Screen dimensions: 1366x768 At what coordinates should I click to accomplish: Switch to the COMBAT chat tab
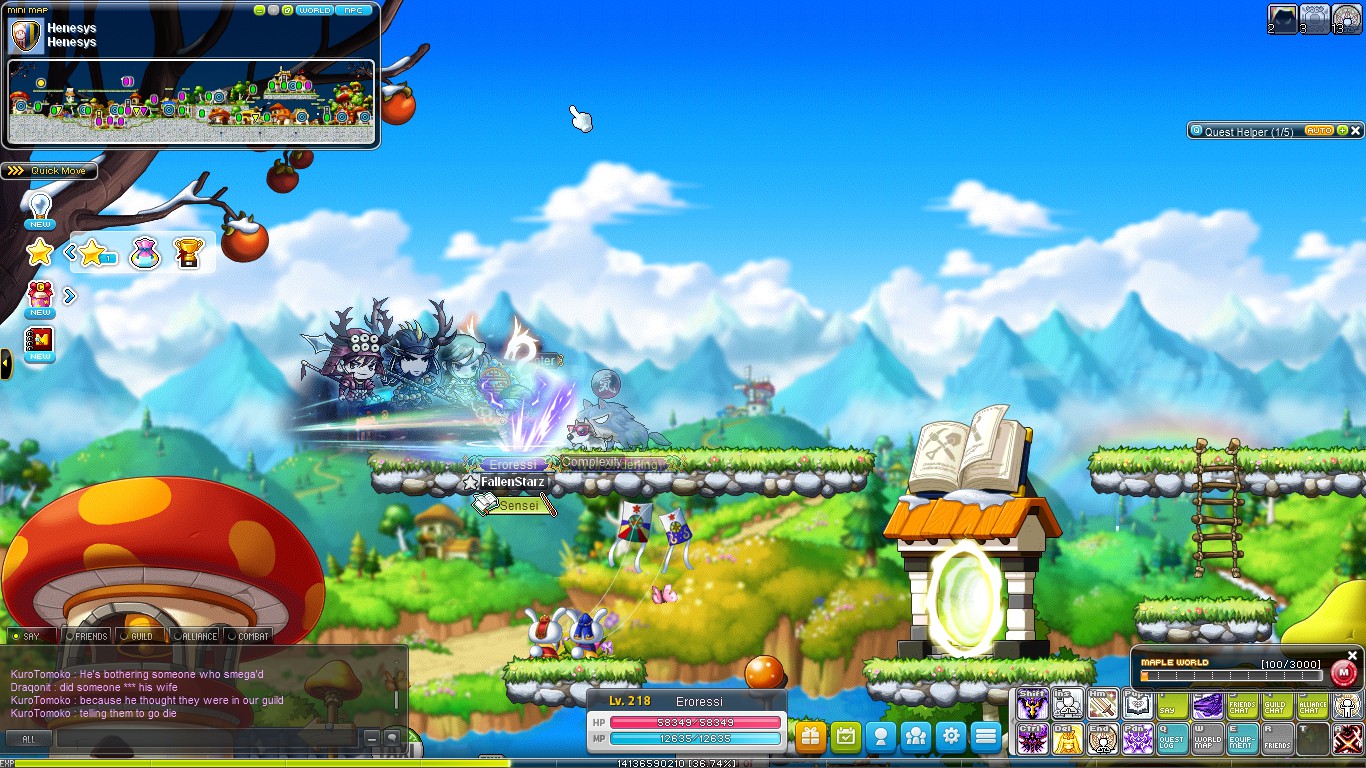251,634
